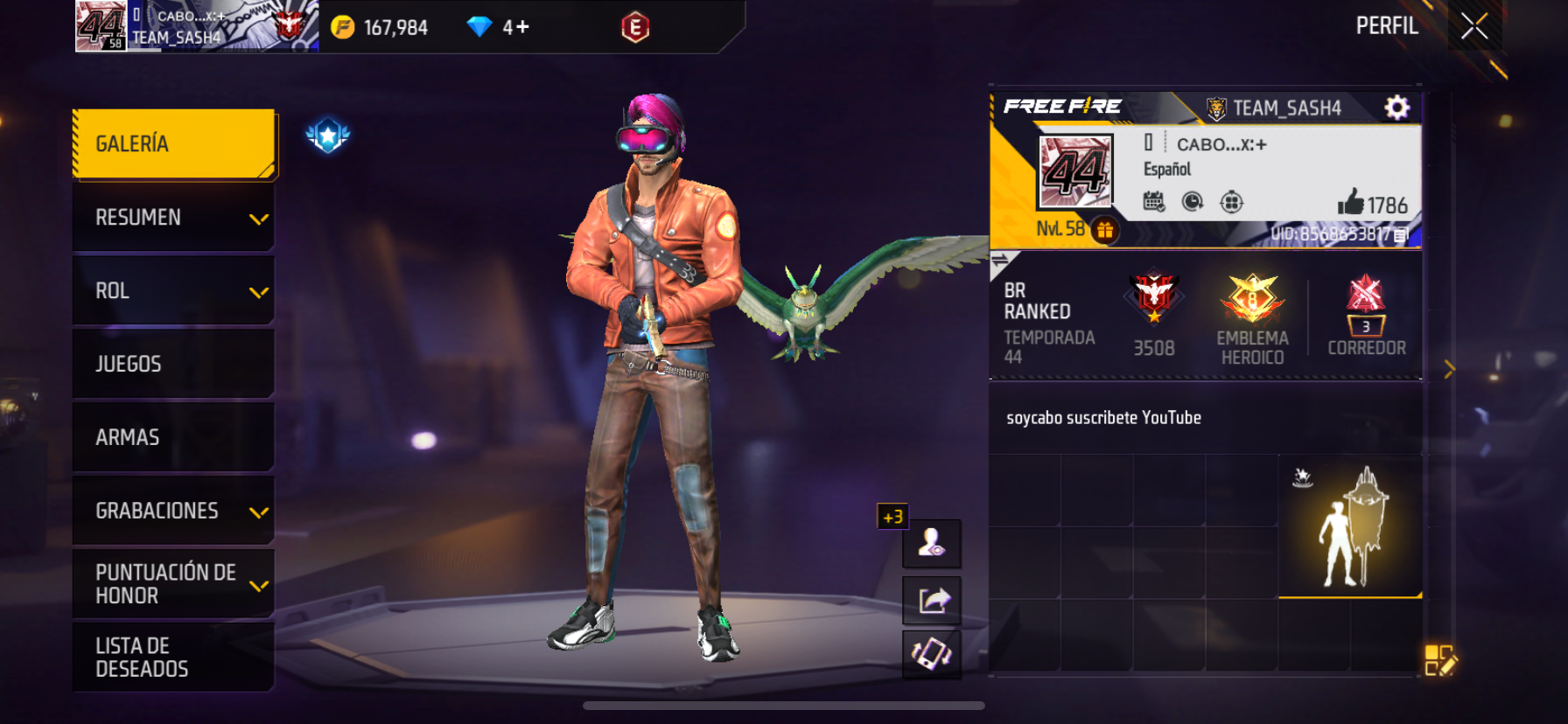Image resolution: width=1568 pixels, height=724 pixels.
Task: Tap the phone rotate button
Action: [933, 654]
